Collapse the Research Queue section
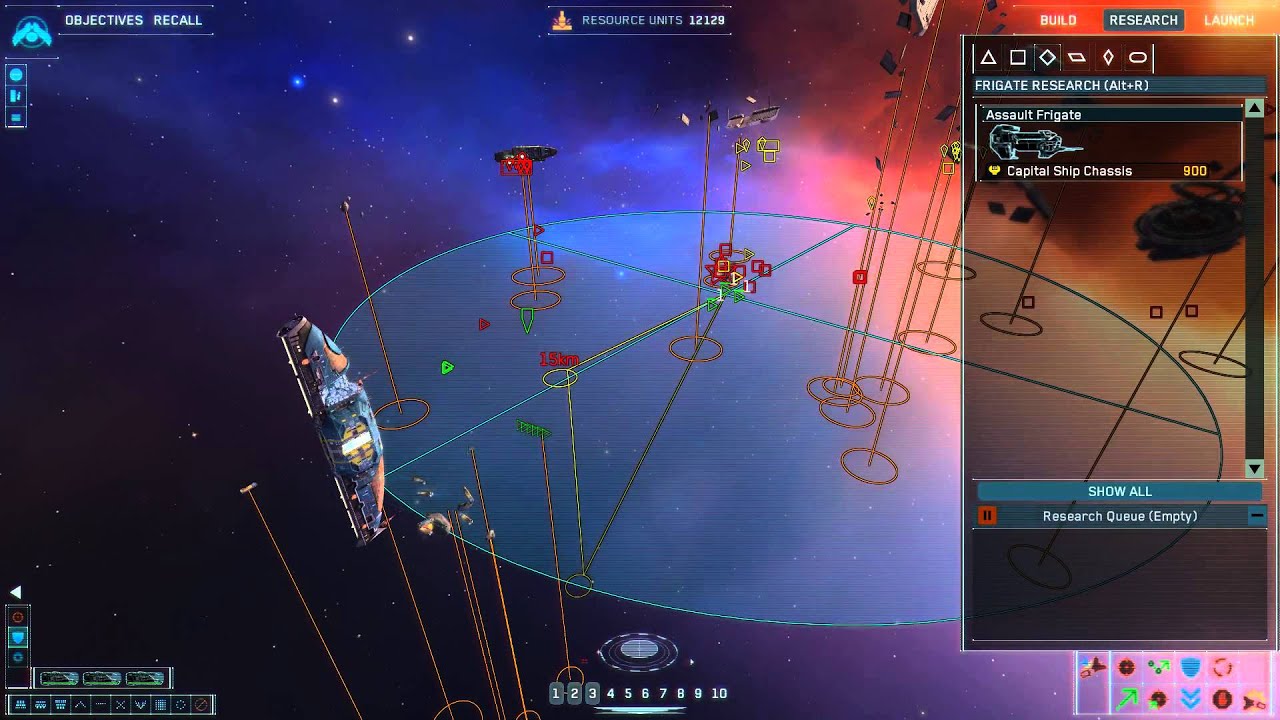Viewport: 1280px width, 720px height. click(x=1256, y=516)
